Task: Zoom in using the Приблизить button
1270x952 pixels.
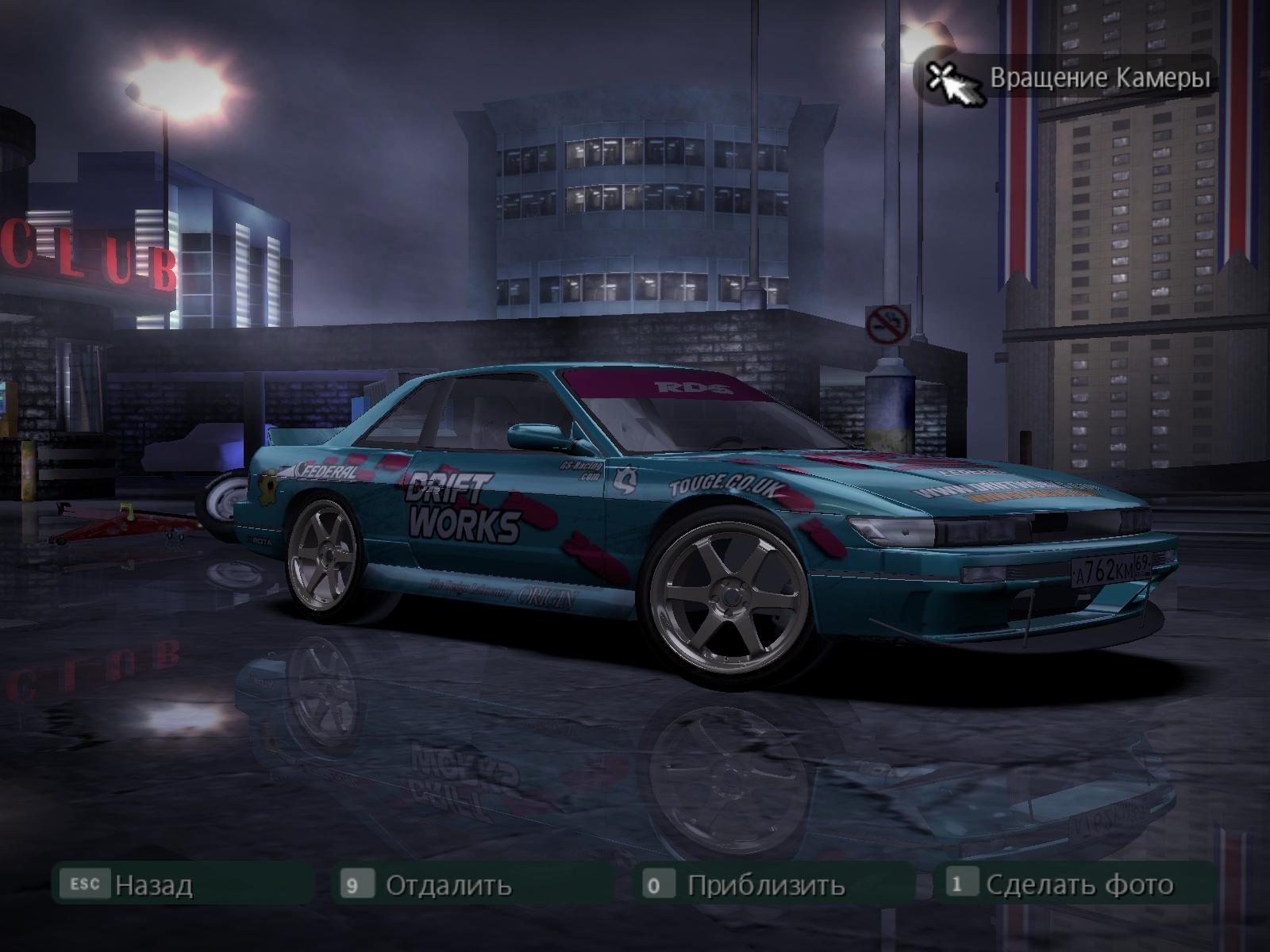Action: point(765,884)
